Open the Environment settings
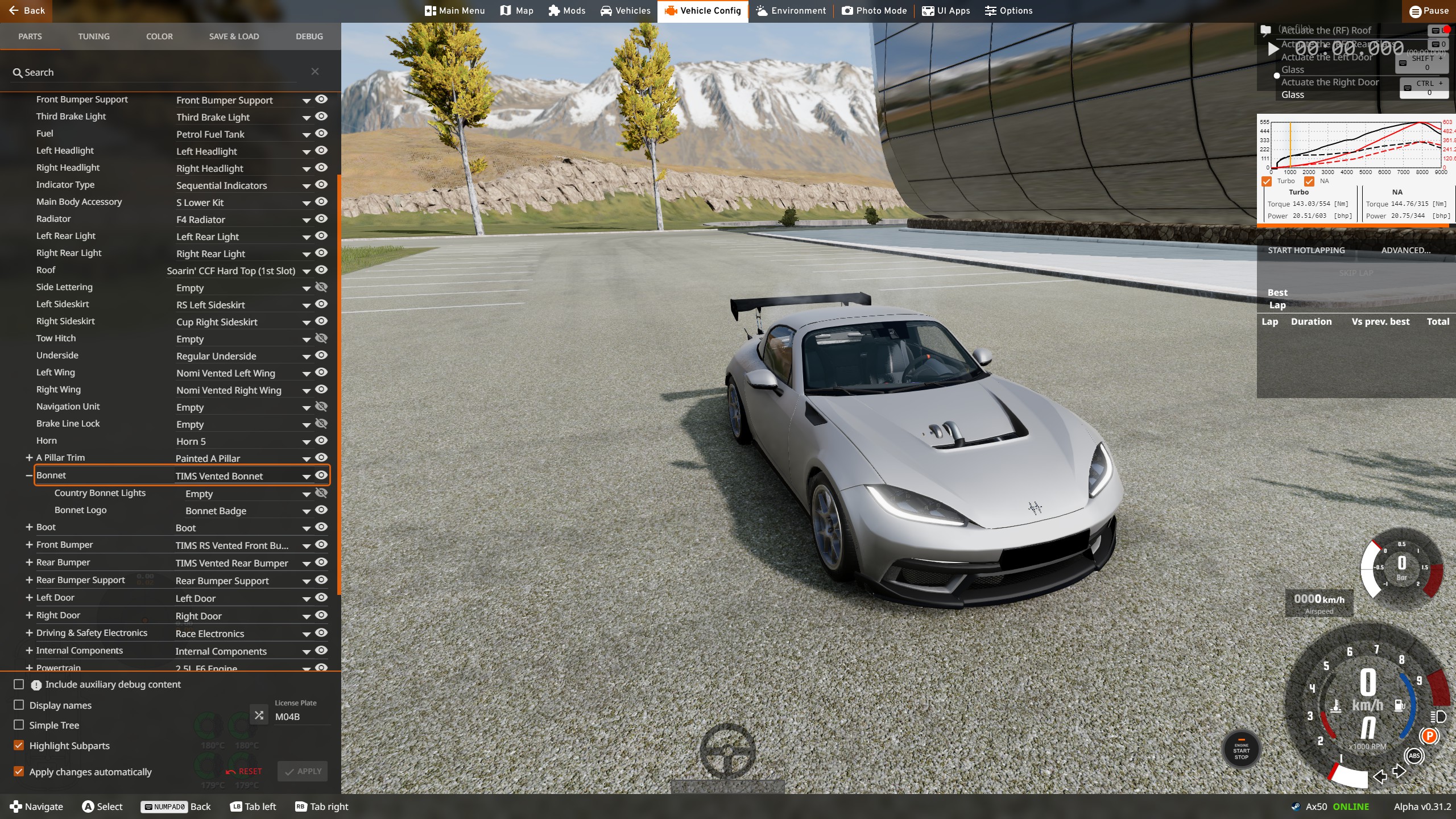The width and height of the screenshot is (1456, 819). (x=791, y=11)
